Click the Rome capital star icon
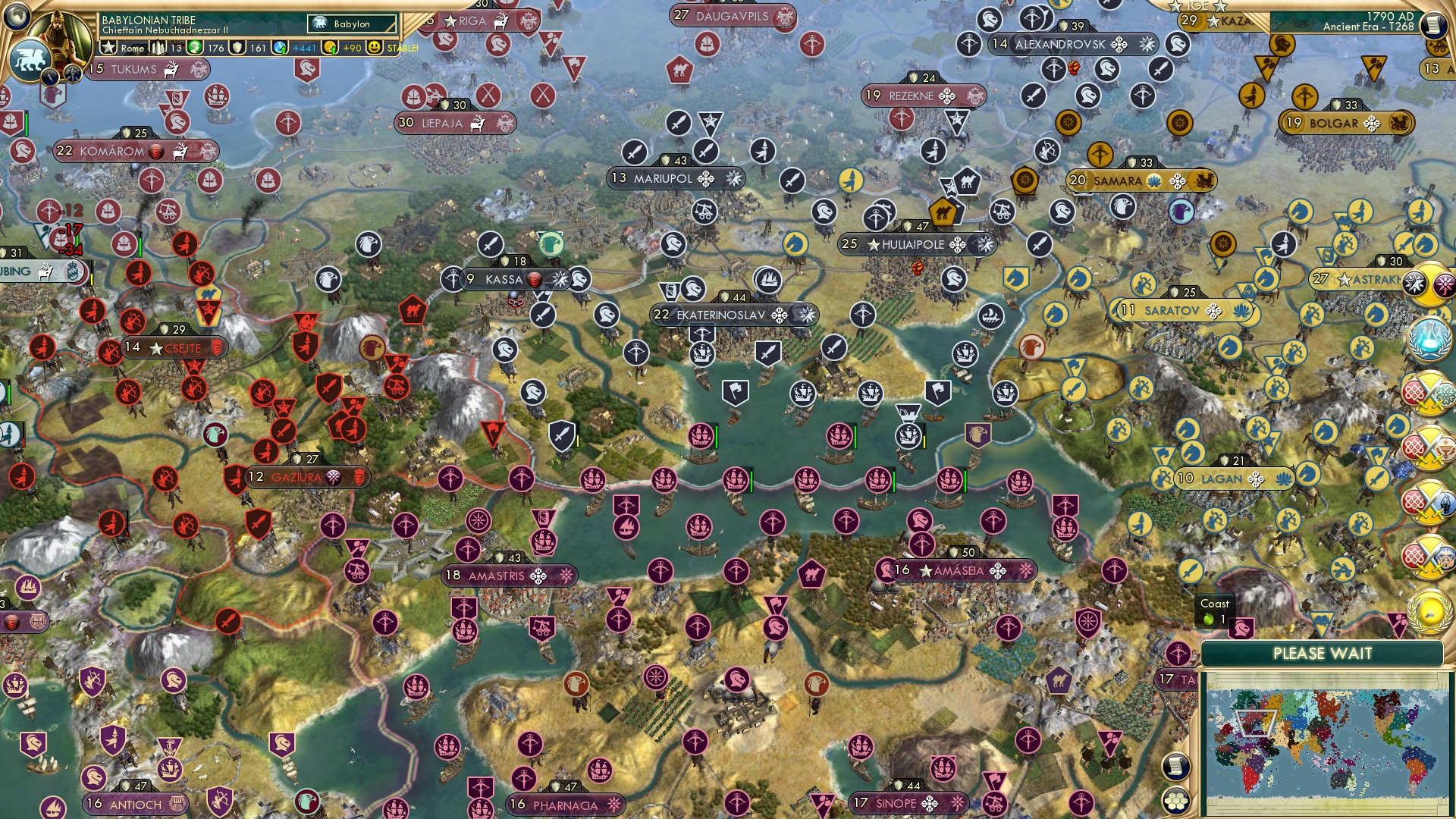This screenshot has height=819, width=1456. click(109, 48)
